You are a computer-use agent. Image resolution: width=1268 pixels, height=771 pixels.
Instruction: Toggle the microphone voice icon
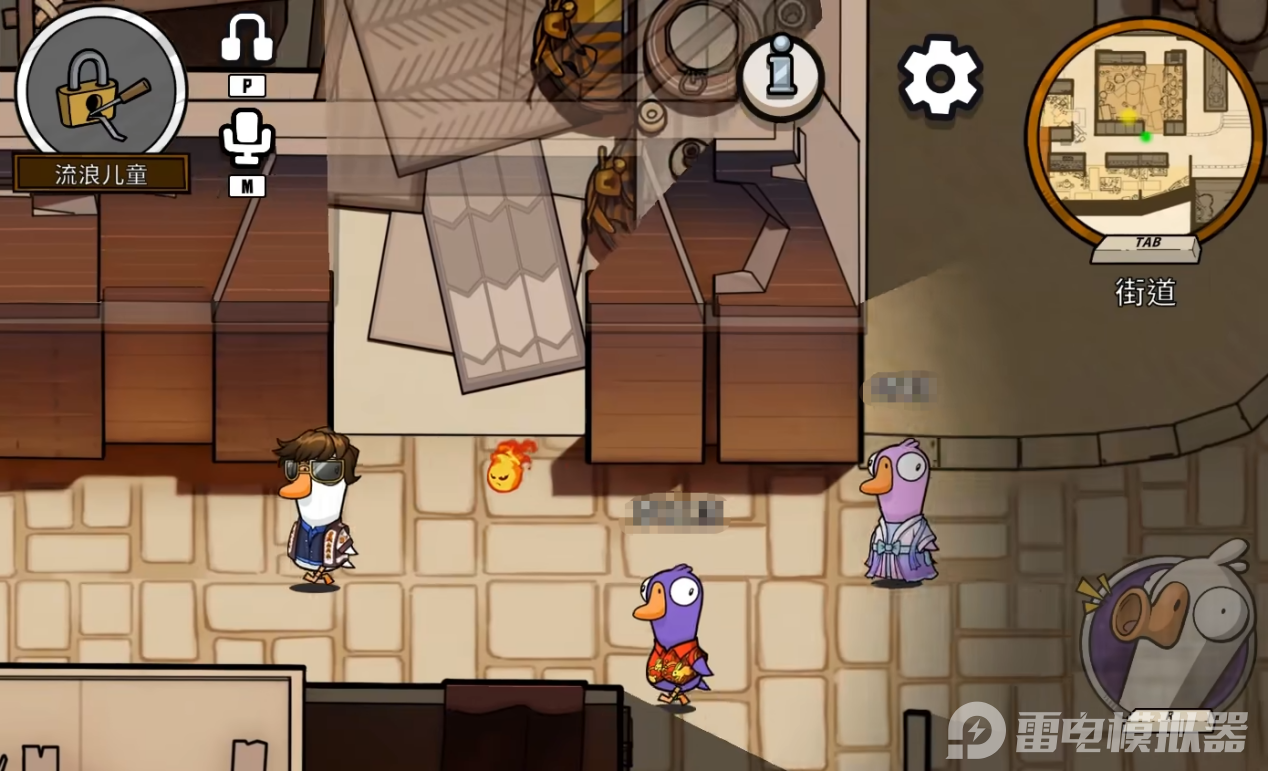point(247,139)
